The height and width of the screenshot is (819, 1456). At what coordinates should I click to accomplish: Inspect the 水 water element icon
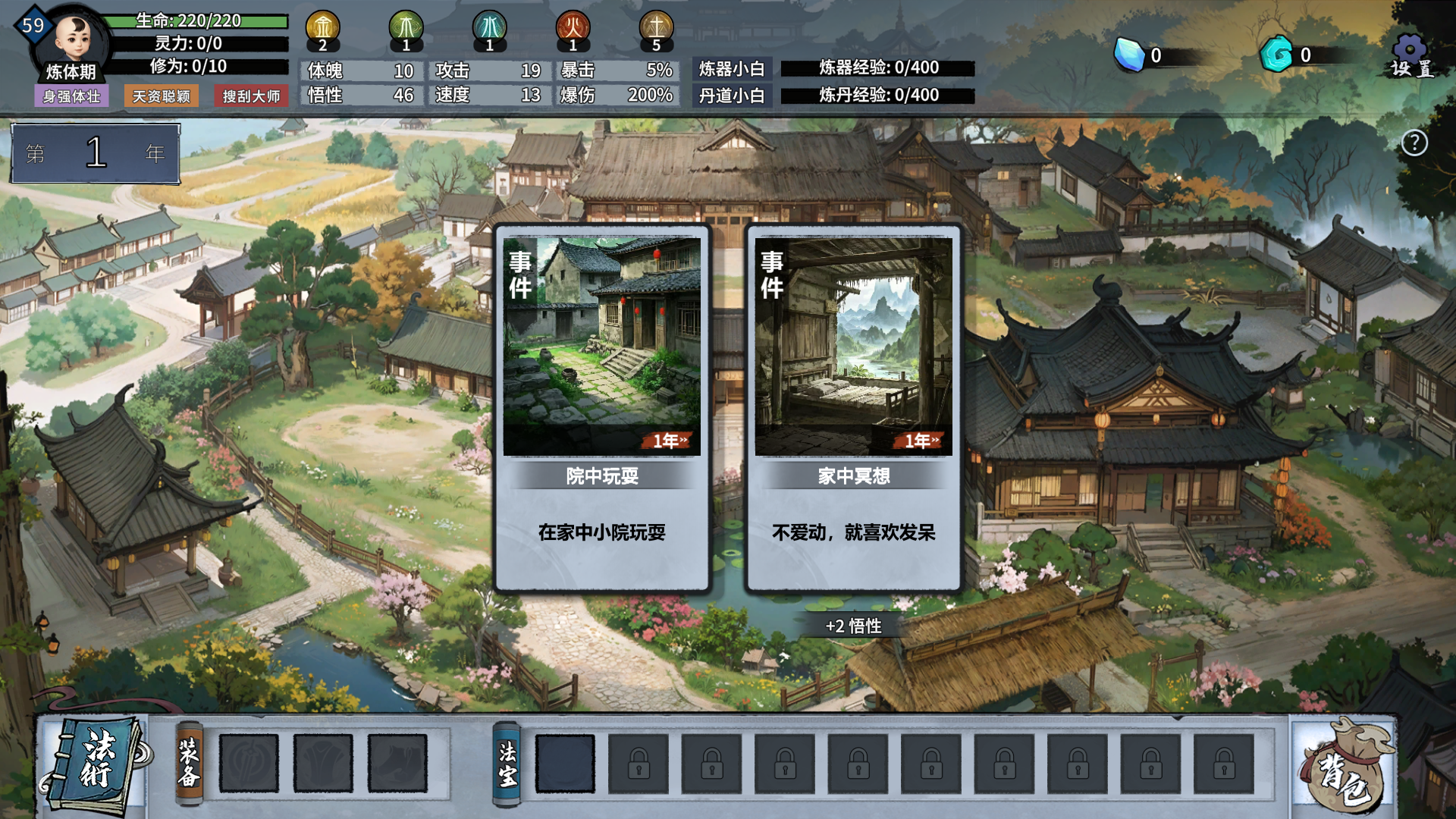coord(490,28)
